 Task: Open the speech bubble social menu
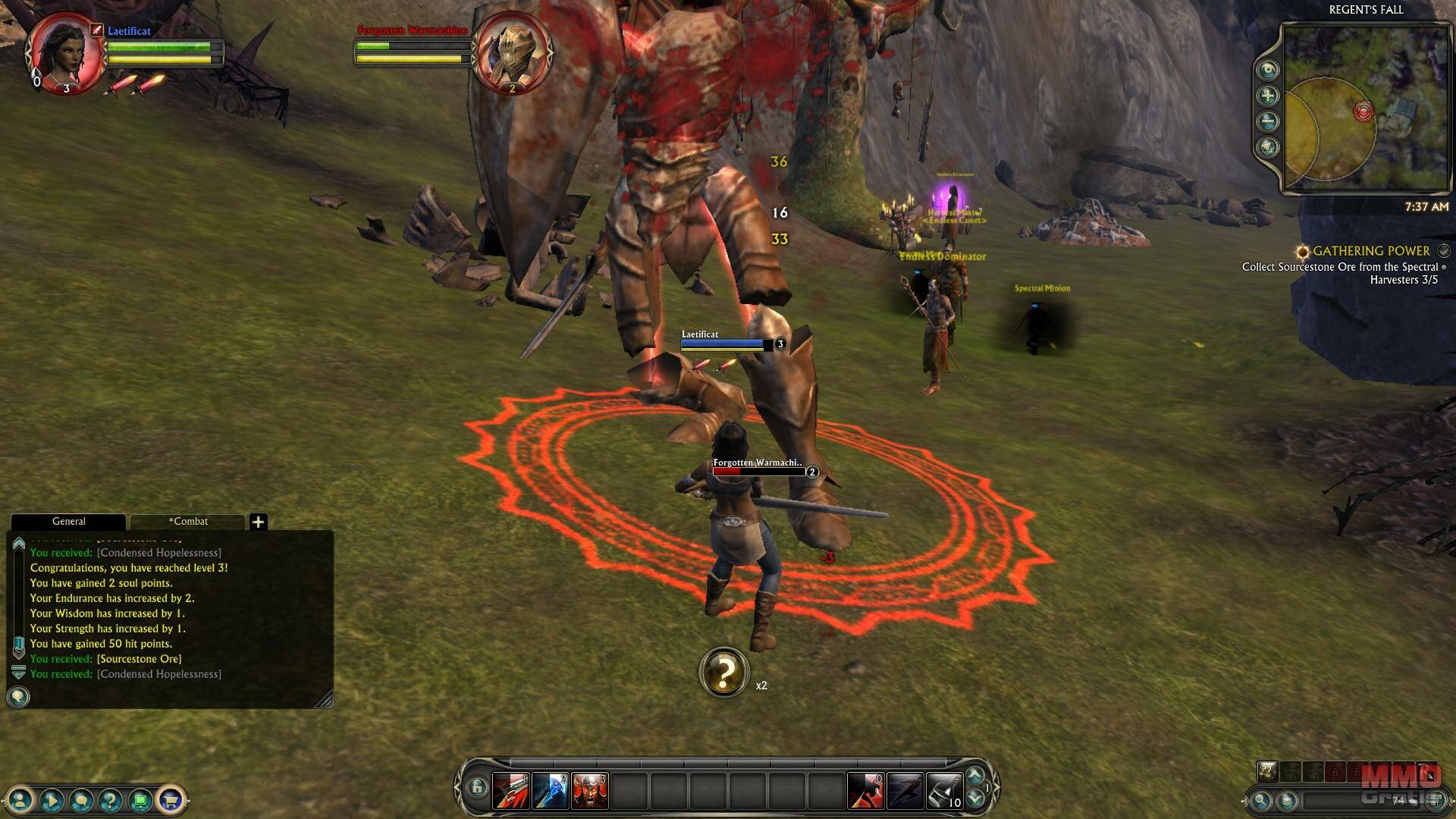80,799
